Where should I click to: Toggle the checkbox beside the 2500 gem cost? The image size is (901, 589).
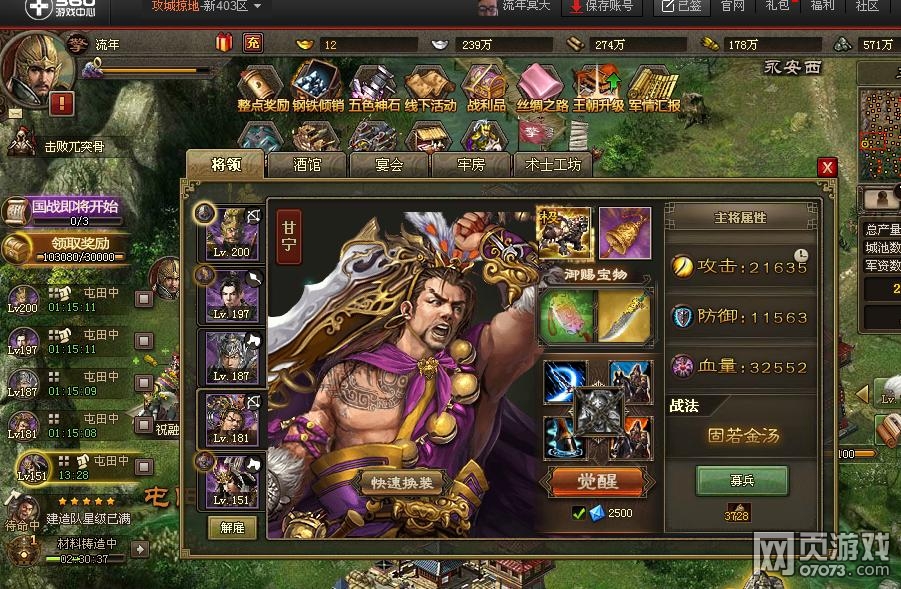coord(578,513)
